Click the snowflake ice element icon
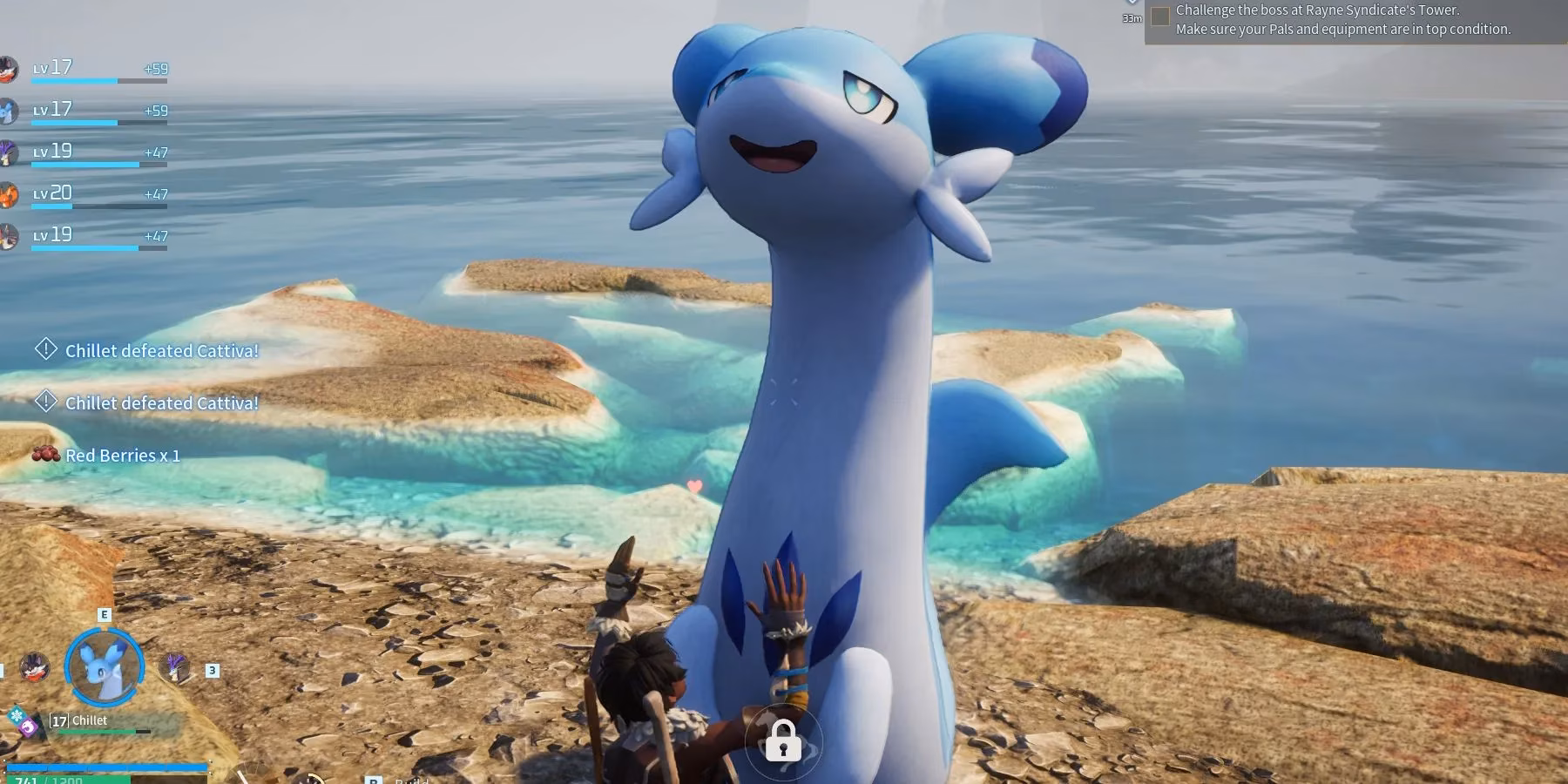Screen dimensions: 1568x784 click(x=16, y=716)
